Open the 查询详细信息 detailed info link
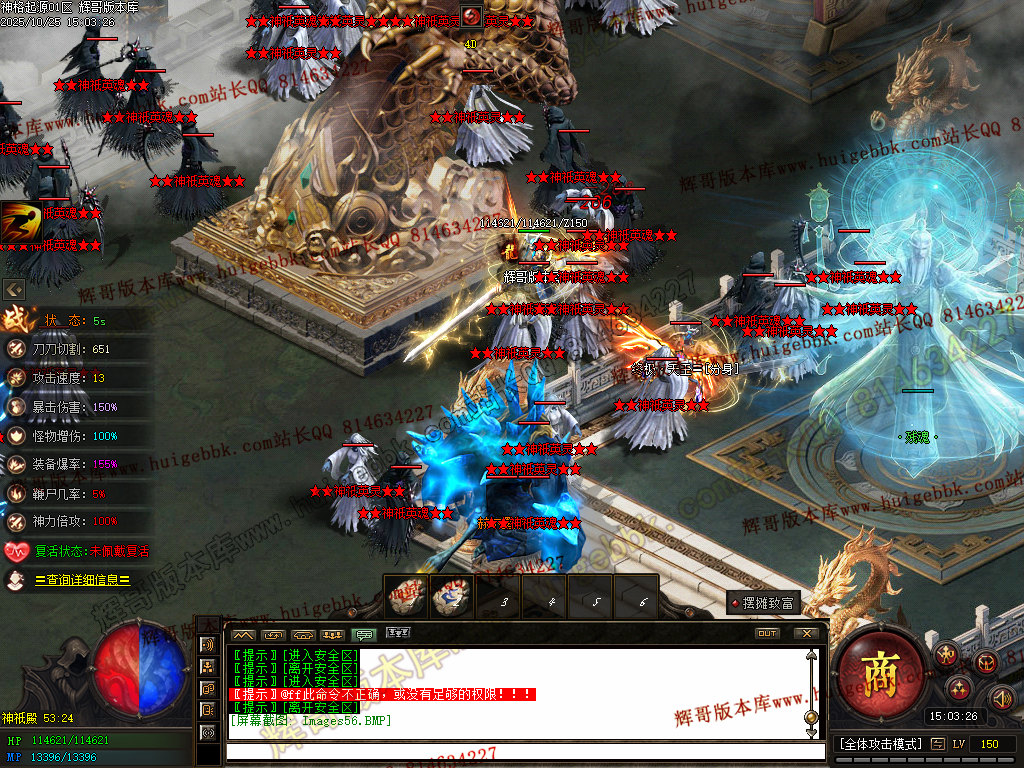The image size is (1024, 768). click(x=83, y=580)
